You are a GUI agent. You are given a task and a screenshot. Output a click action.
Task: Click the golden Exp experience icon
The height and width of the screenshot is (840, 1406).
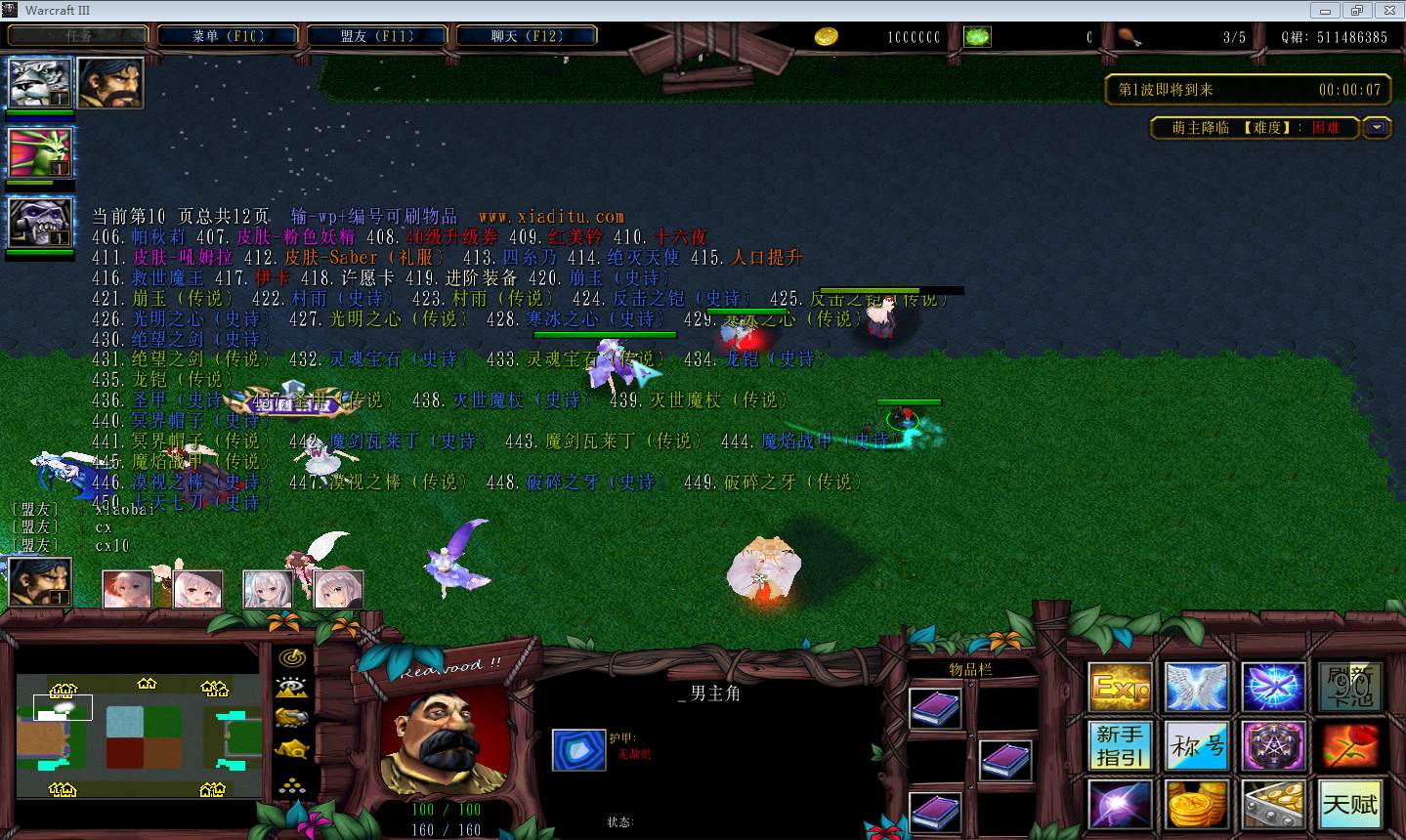(x=1119, y=687)
